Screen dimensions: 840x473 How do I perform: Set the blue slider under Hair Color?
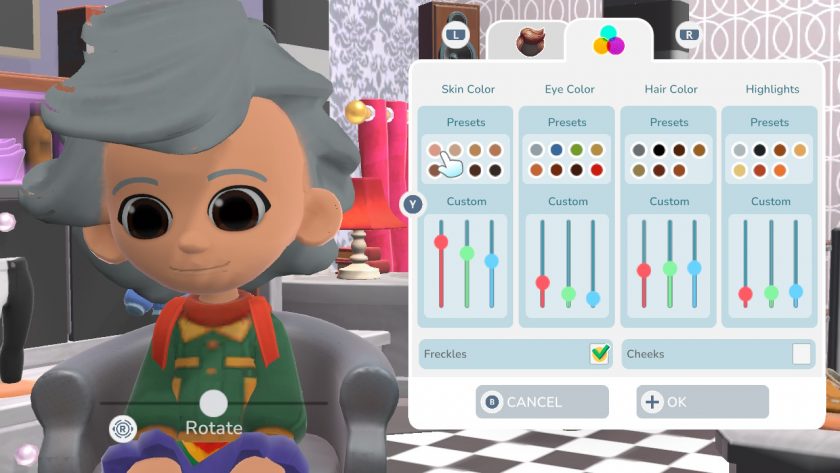tap(694, 268)
